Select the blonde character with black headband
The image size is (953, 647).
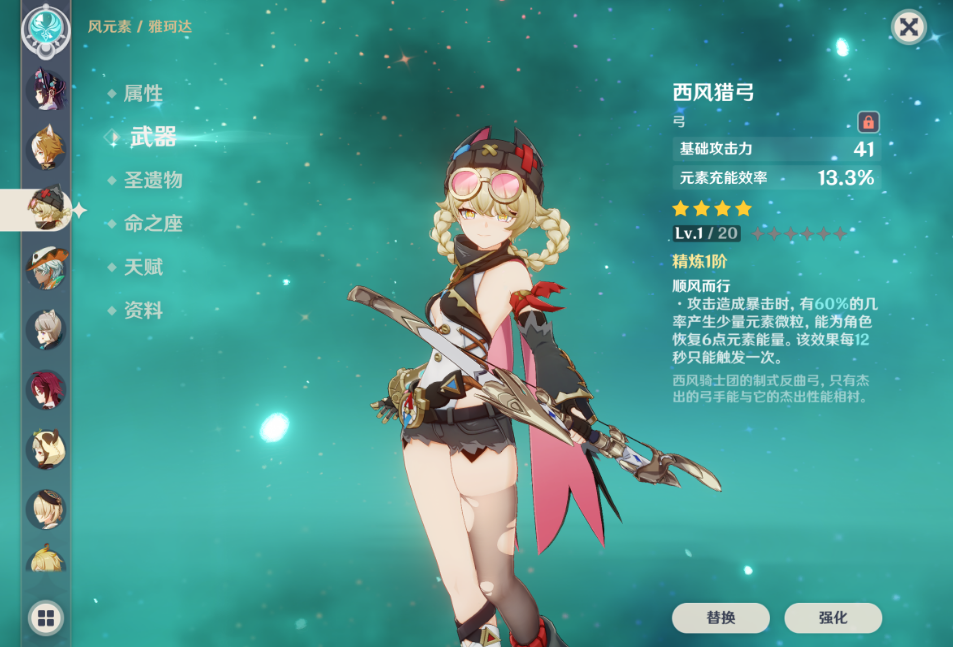point(45,509)
